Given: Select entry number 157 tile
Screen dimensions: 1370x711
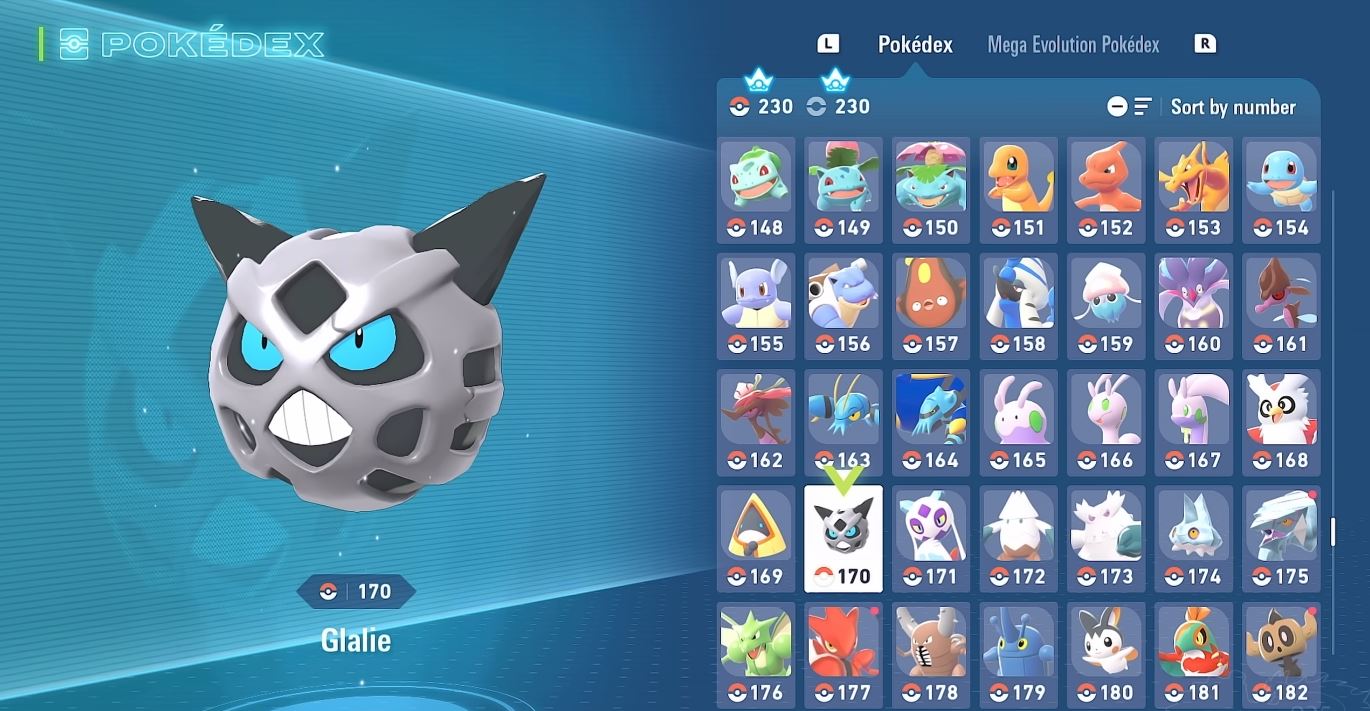Looking at the screenshot, I should point(931,306).
